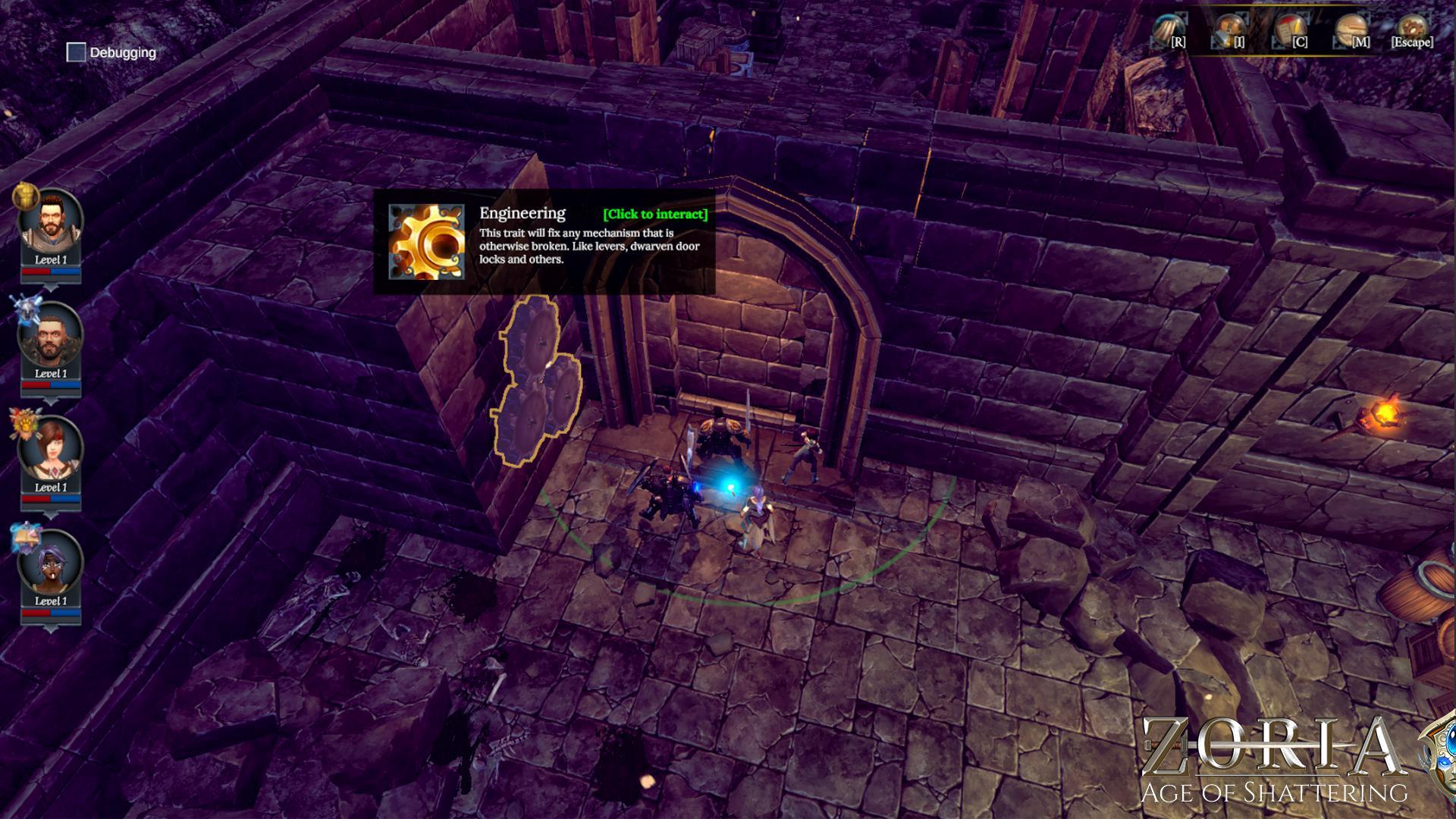Open settings via the gear [Escape] icon
Image resolution: width=1456 pixels, height=819 pixels.
coord(1413,28)
